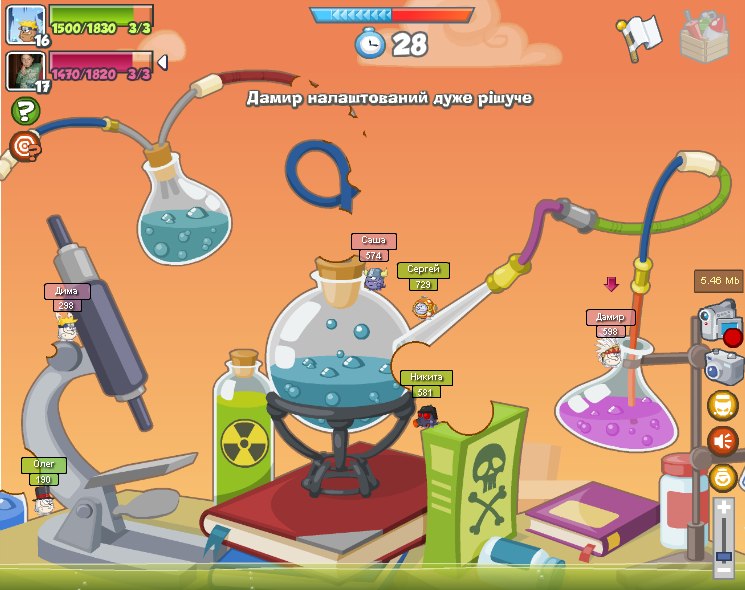Toggle the sound speaker button
This screenshot has height=590, width=745.
(x=722, y=441)
